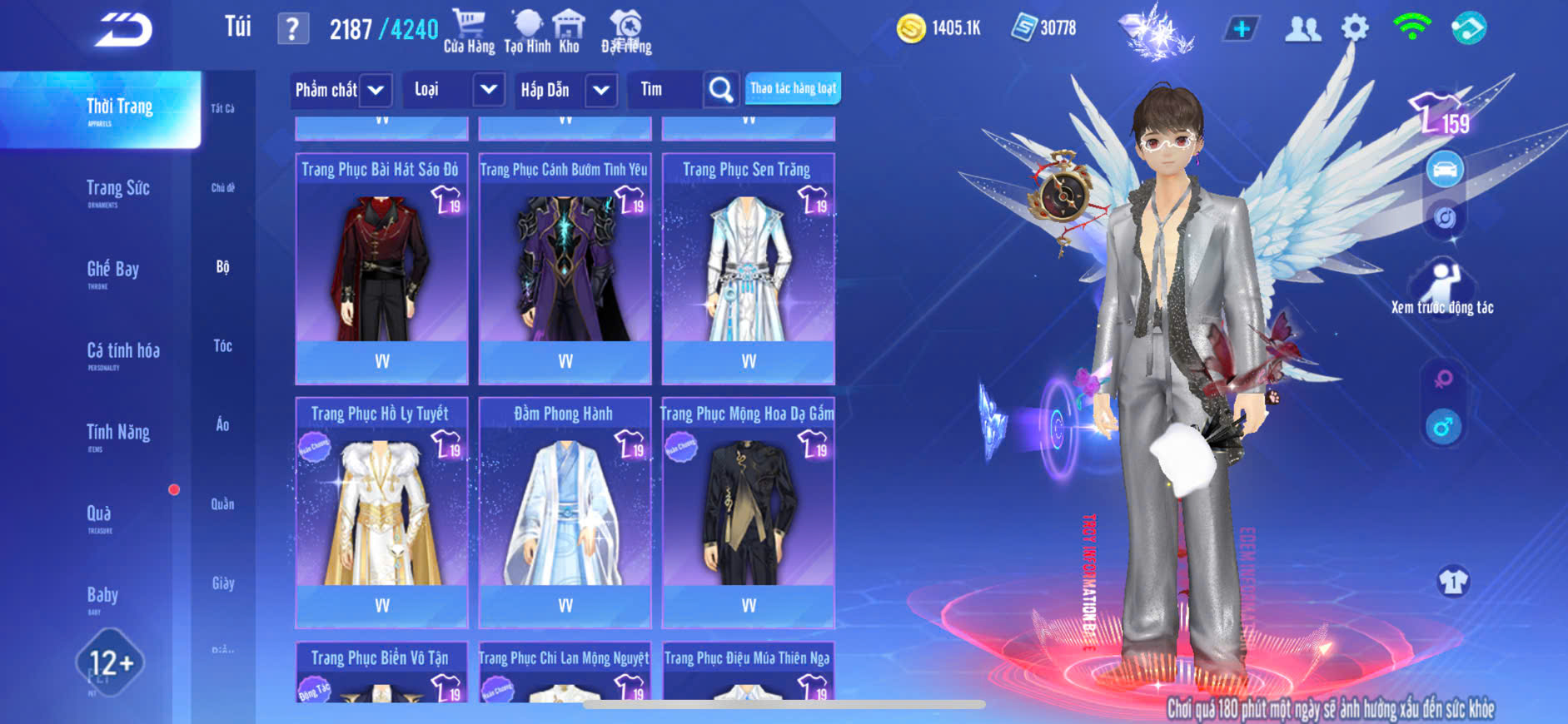Open the gear settings icon
The height and width of the screenshot is (724, 1568).
tap(1355, 29)
